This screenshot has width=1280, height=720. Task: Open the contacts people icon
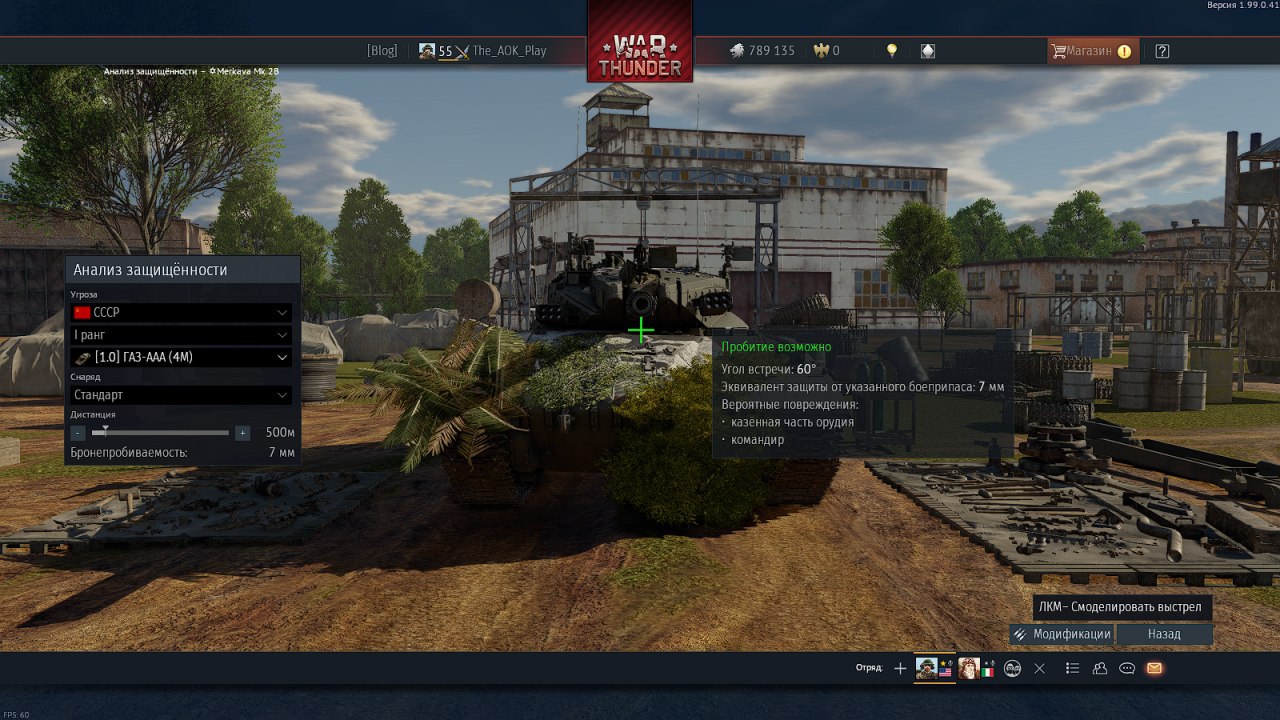[x=1100, y=668]
